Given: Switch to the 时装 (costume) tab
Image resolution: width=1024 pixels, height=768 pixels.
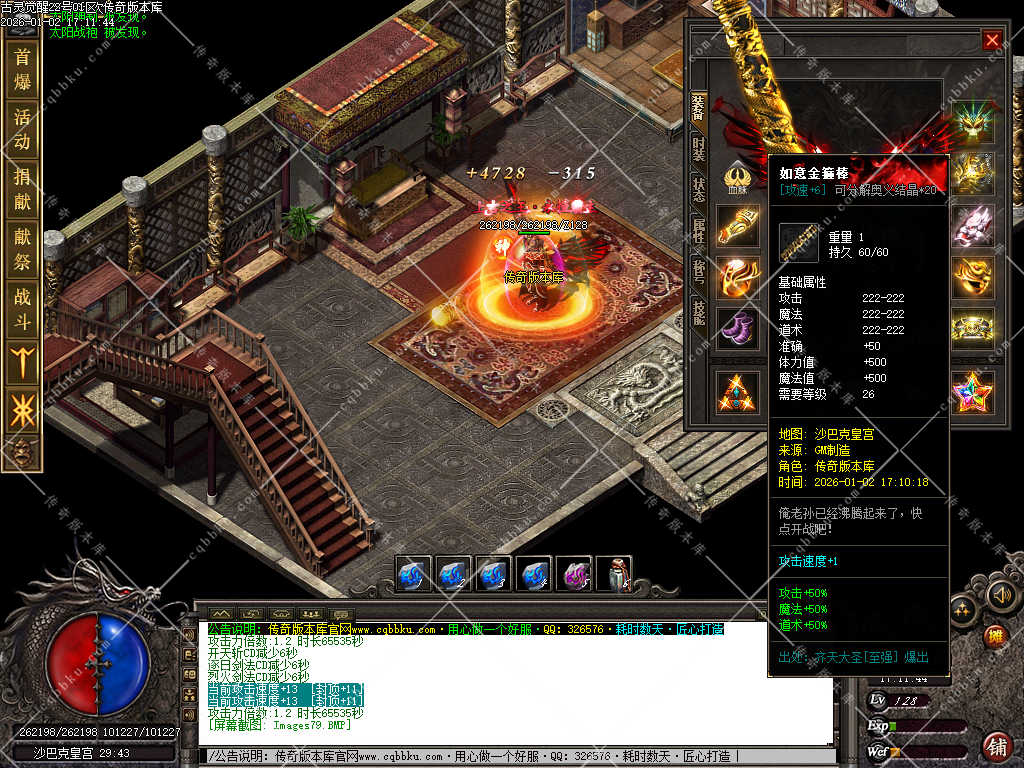Looking at the screenshot, I should pyautogui.click(x=698, y=148).
